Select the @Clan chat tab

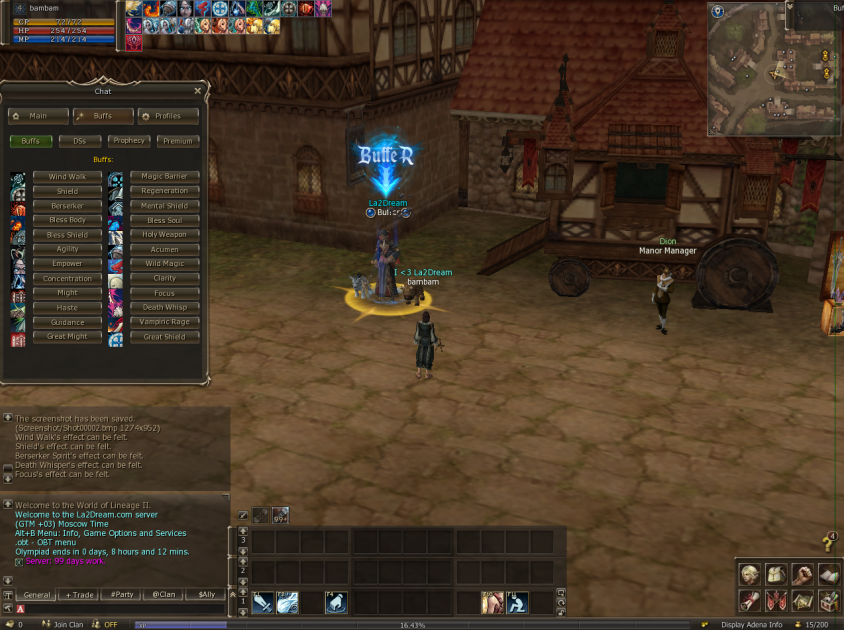click(164, 594)
